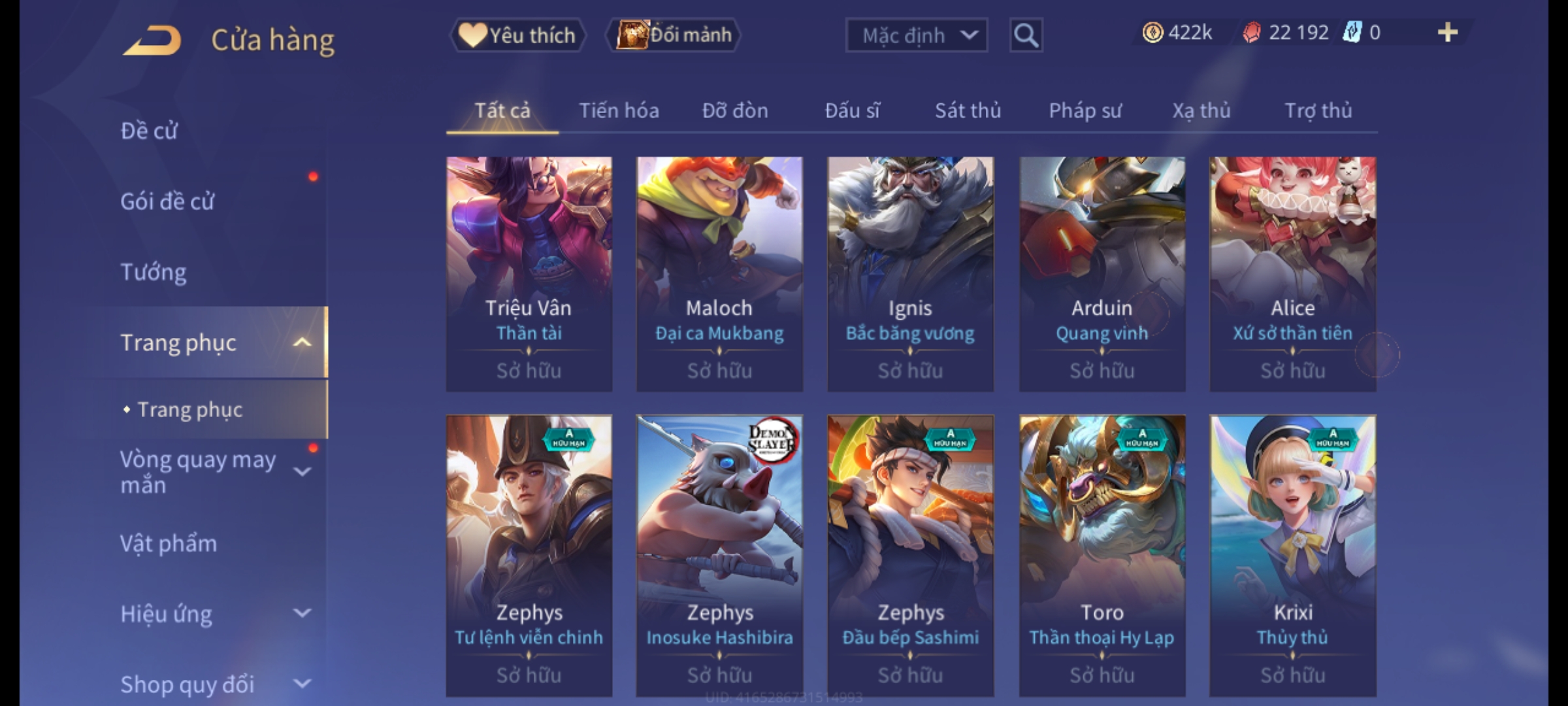Pick the Krixi Thủy thủ skin card
The height and width of the screenshot is (706, 1568).
click(x=1292, y=556)
